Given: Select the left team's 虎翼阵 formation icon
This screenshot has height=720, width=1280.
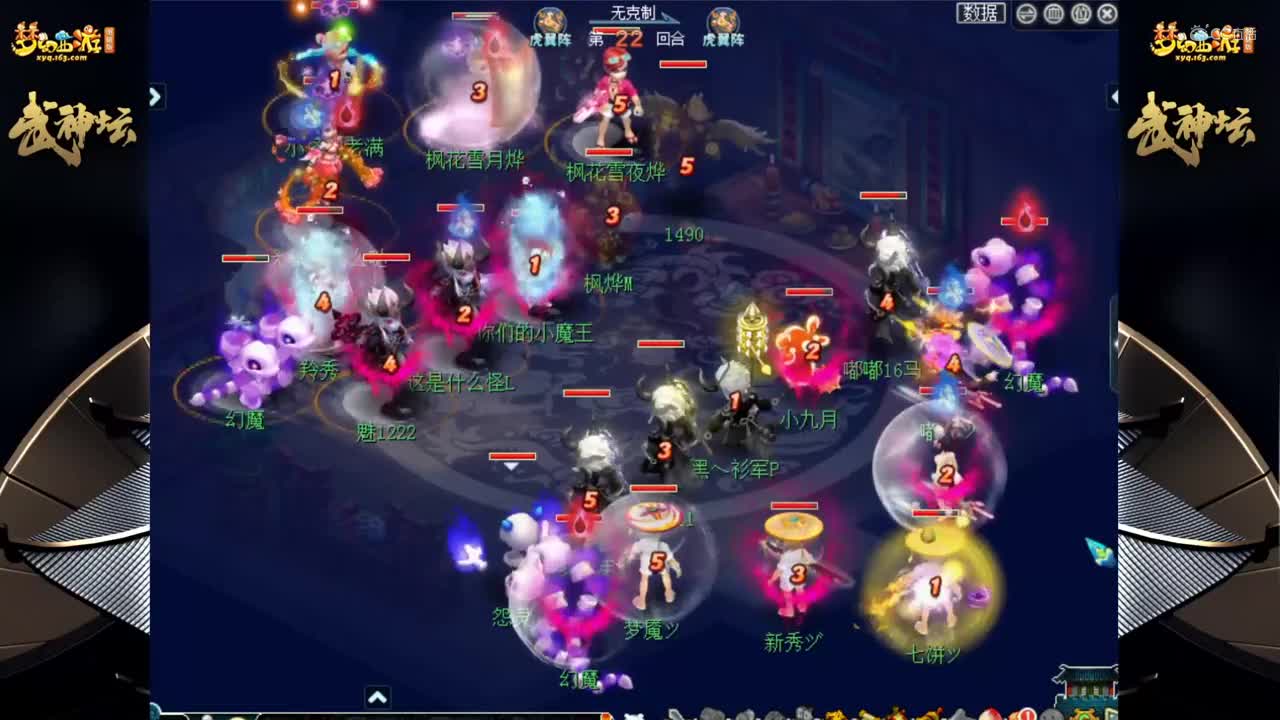Looking at the screenshot, I should coord(549,20).
